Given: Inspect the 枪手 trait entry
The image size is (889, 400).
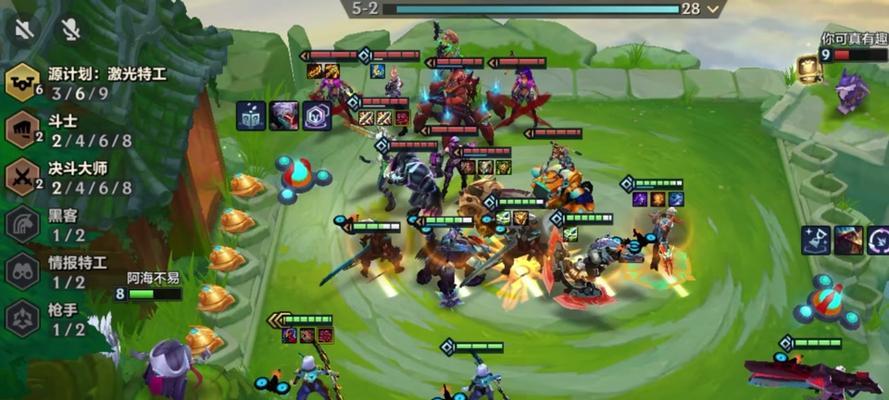Looking at the screenshot, I should [x=22, y=319].
